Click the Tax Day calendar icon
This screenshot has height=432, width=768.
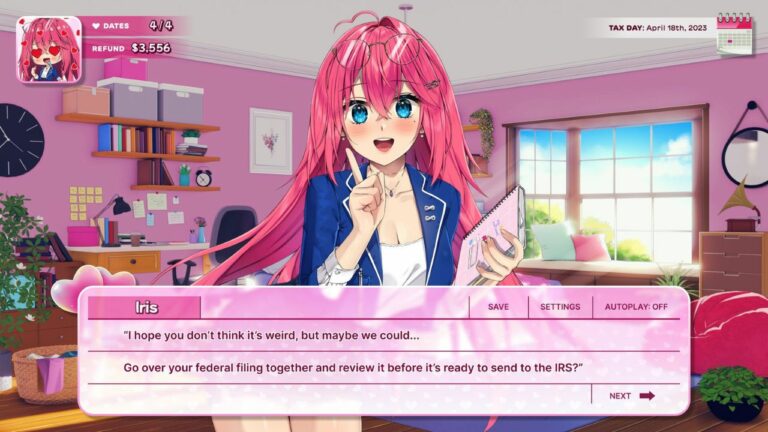point(734,32)
